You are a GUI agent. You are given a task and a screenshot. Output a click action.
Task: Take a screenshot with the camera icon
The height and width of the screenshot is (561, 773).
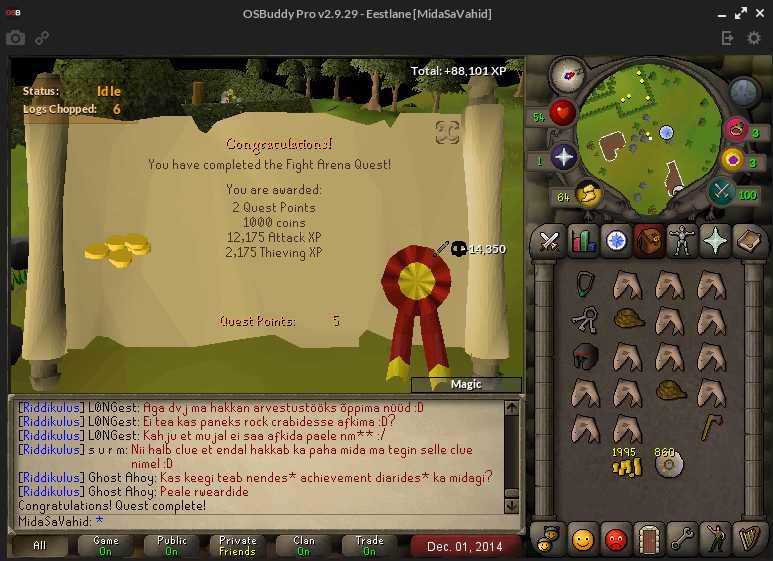pyautogui.click(x=15, y=38)
